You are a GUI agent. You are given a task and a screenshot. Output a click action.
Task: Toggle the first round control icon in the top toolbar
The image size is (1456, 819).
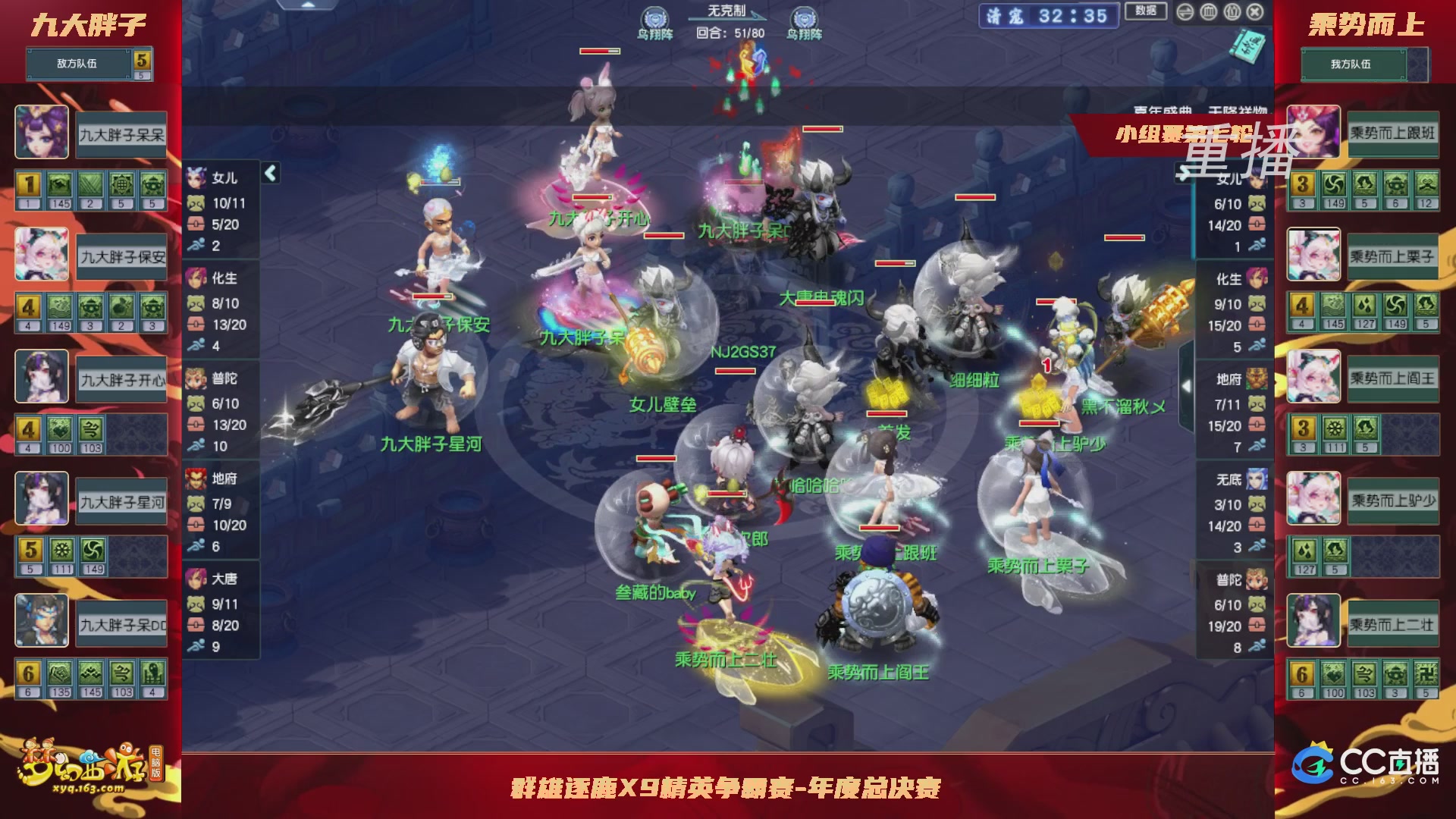pyautogui.click(x=1185, y=12)
